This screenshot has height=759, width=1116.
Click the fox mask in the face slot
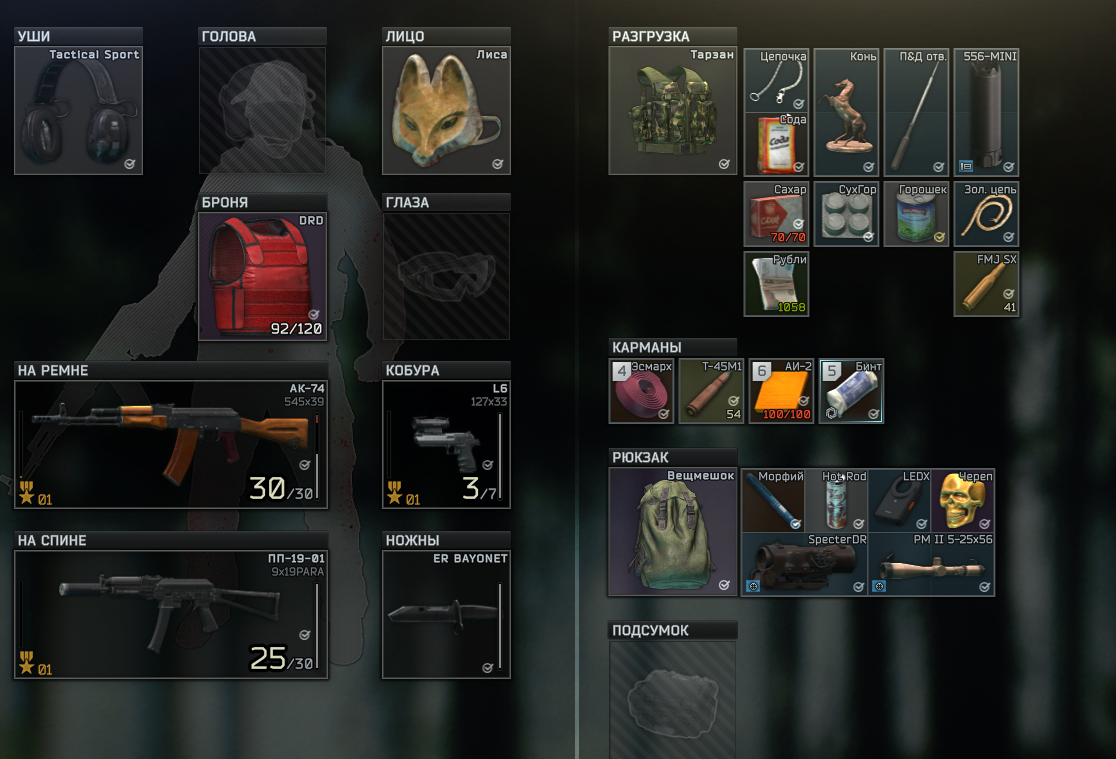coord(446,110)
